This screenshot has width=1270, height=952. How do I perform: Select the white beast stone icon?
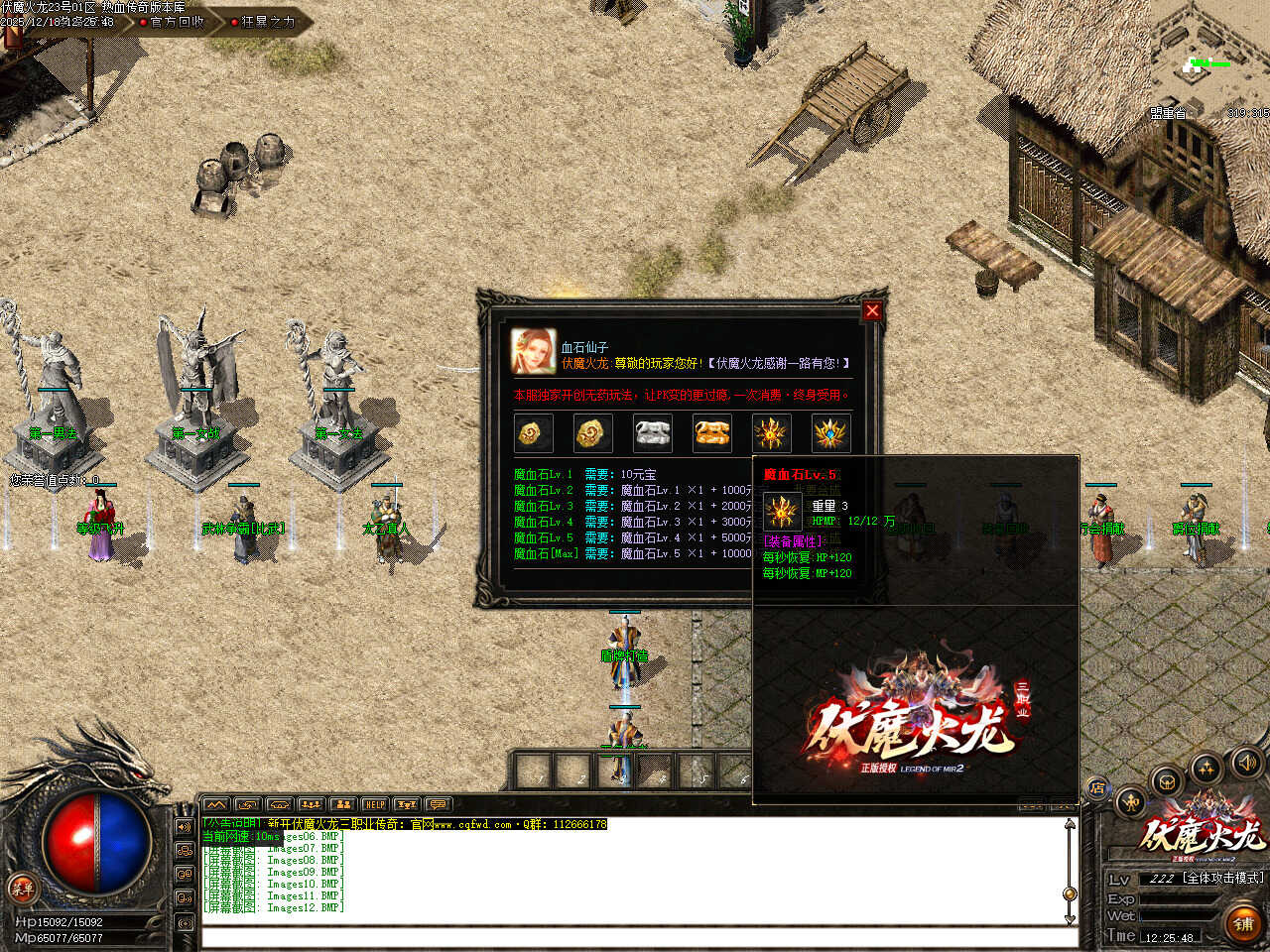(x=652, y=433)
